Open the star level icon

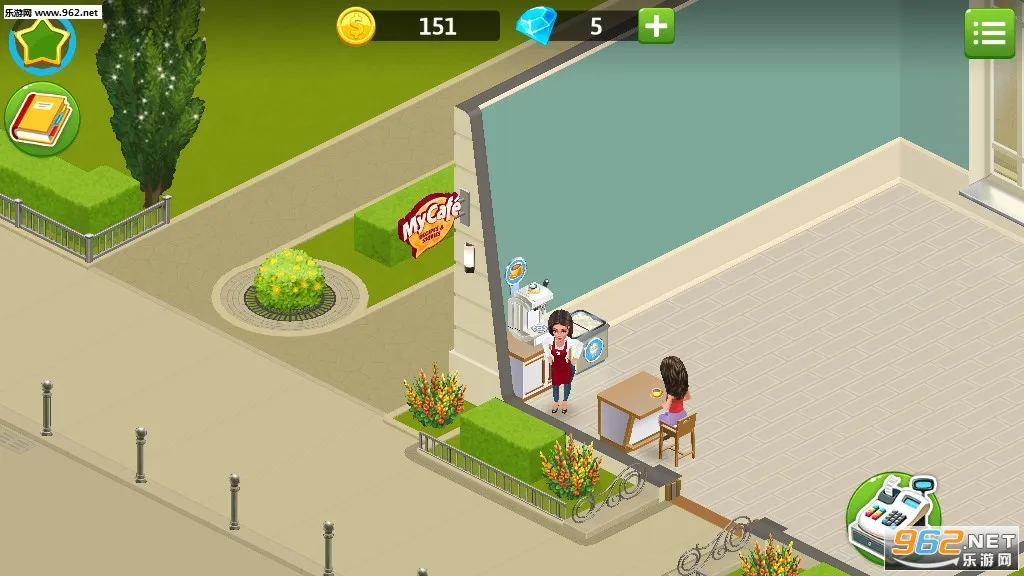click(x=42, y=41)
